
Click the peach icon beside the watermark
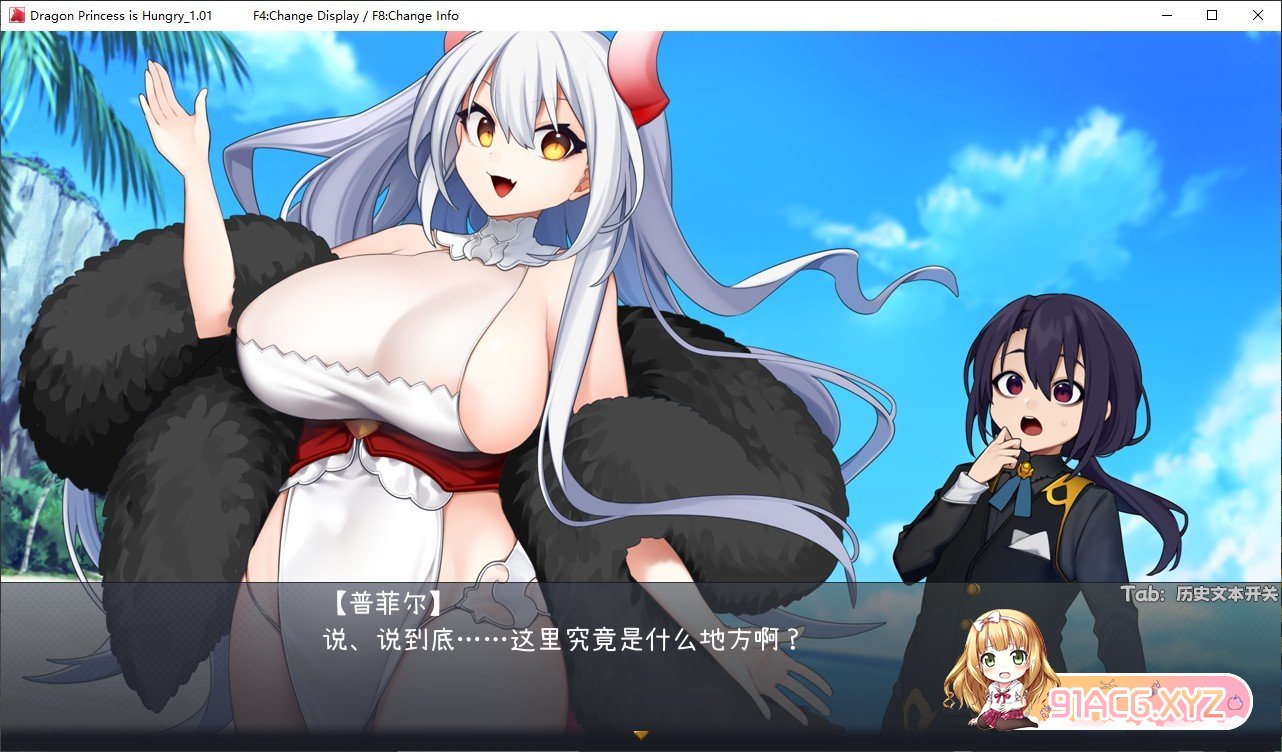pos(1234,701)
